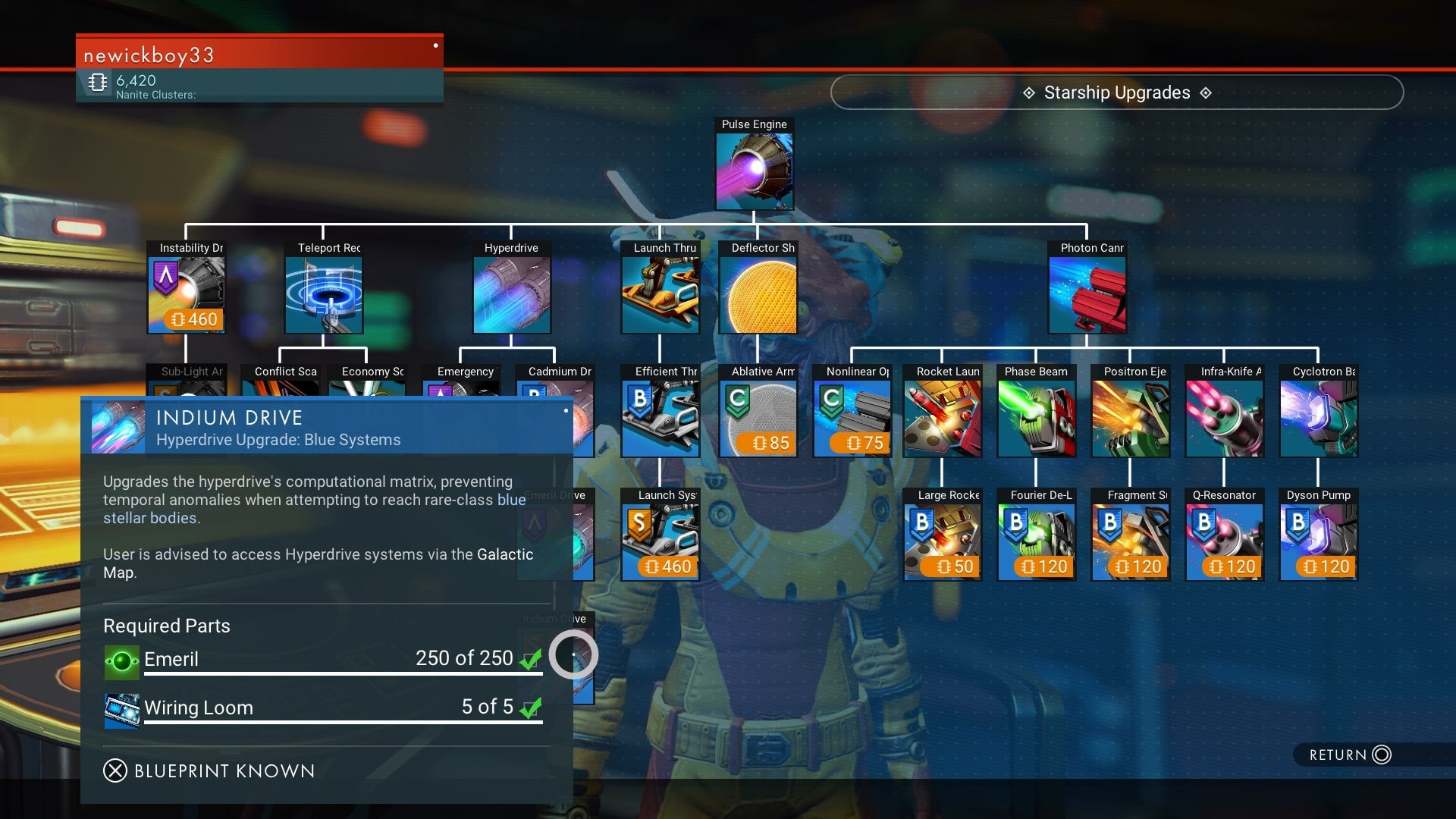Select the Photon Cannon upgrade node
Viewport: 1456px width, 819px height.
coord(1087,295)
